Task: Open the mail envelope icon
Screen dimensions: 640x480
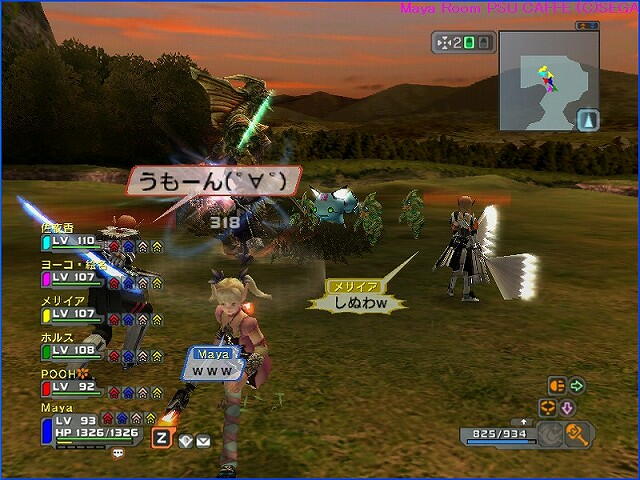Action: coord(203,440)
